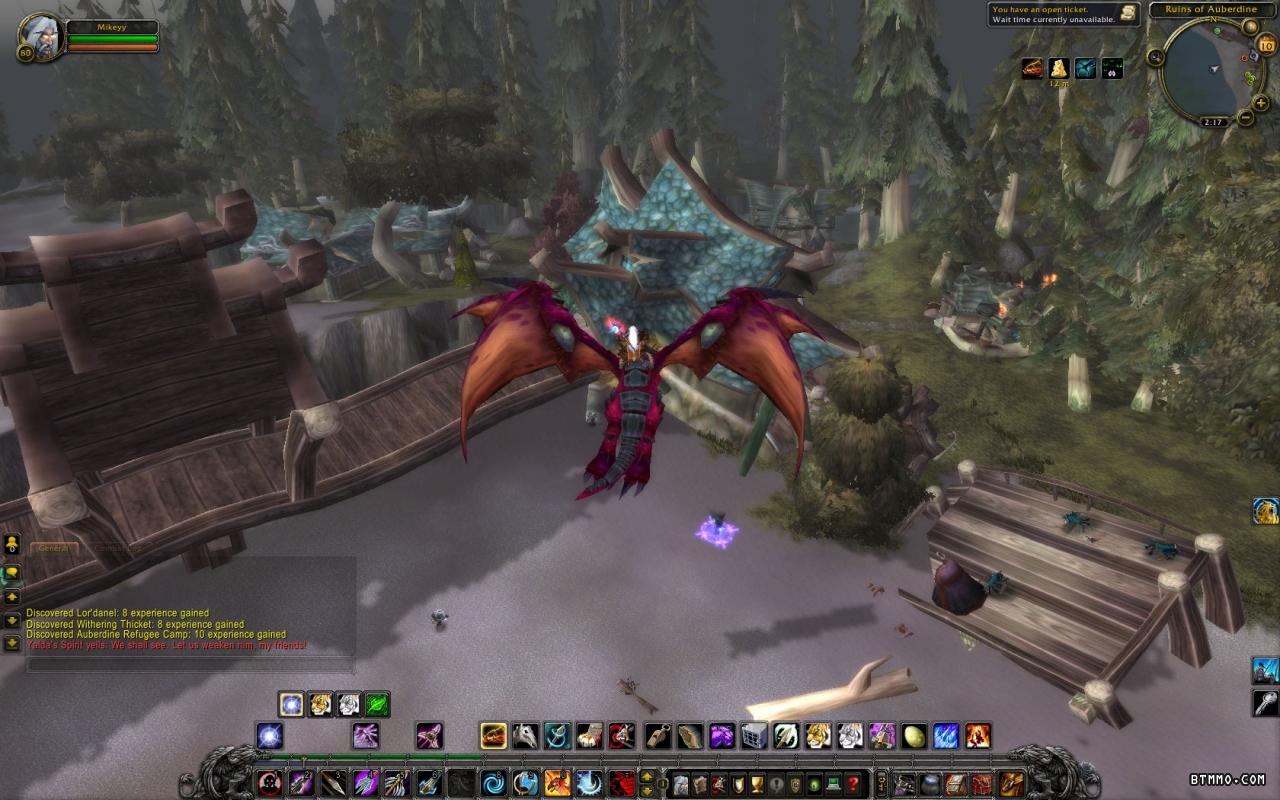Select the green leaf stance button
1280x800 pixels.
pos(377,704)
